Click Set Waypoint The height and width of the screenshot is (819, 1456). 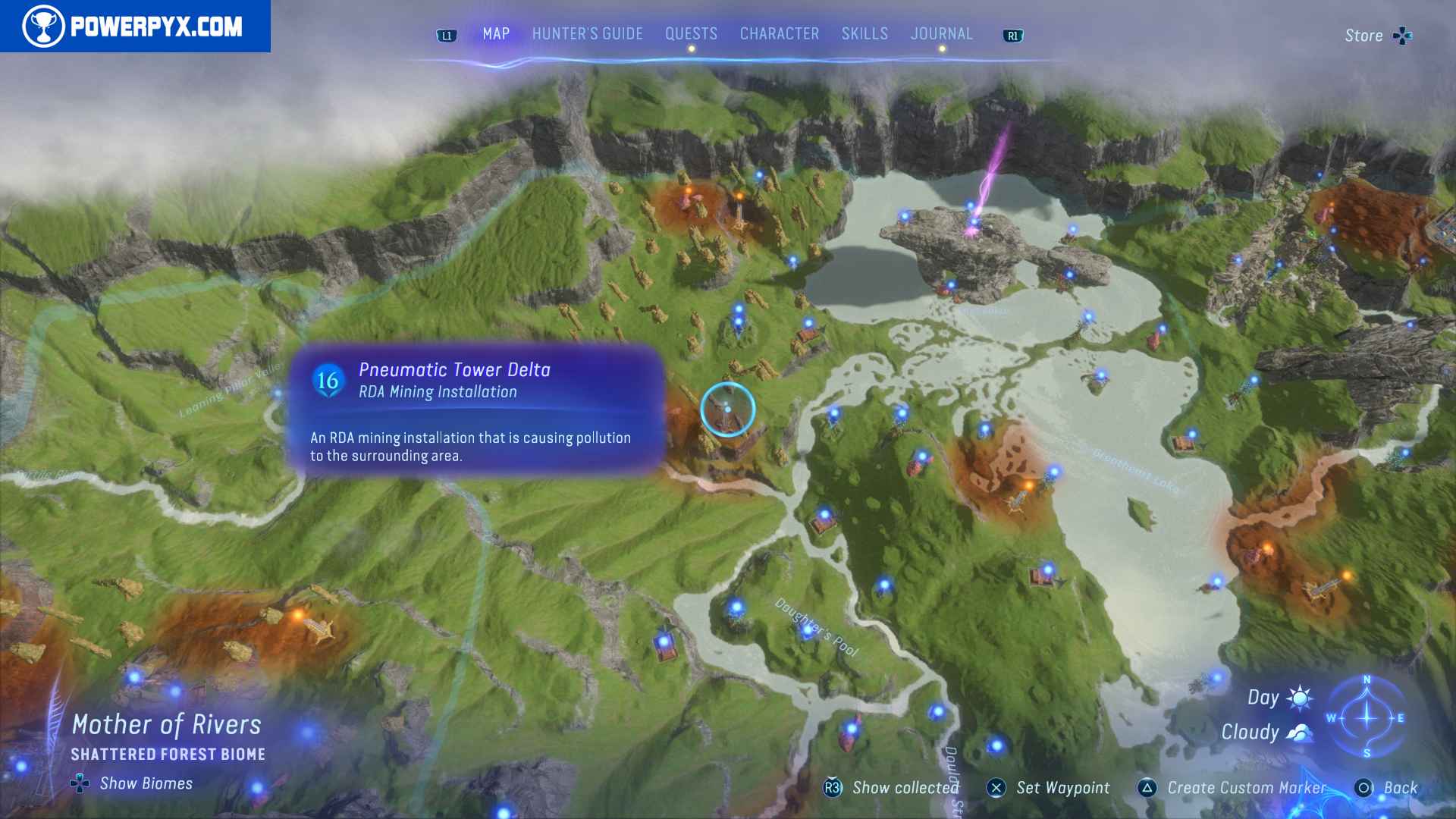point(1064,789)
